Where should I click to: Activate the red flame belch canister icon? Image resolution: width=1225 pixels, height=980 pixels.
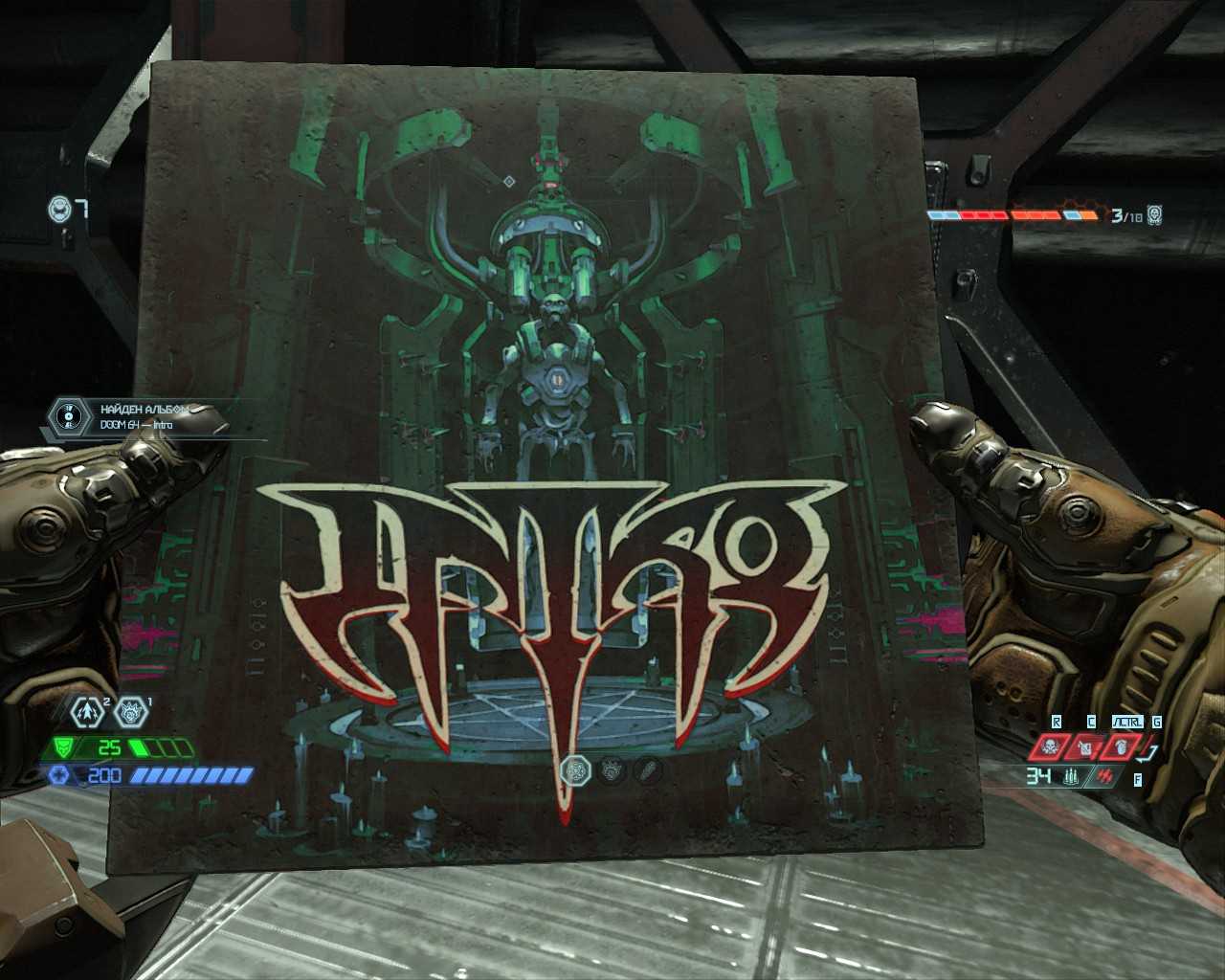(x=1086, y=747)
